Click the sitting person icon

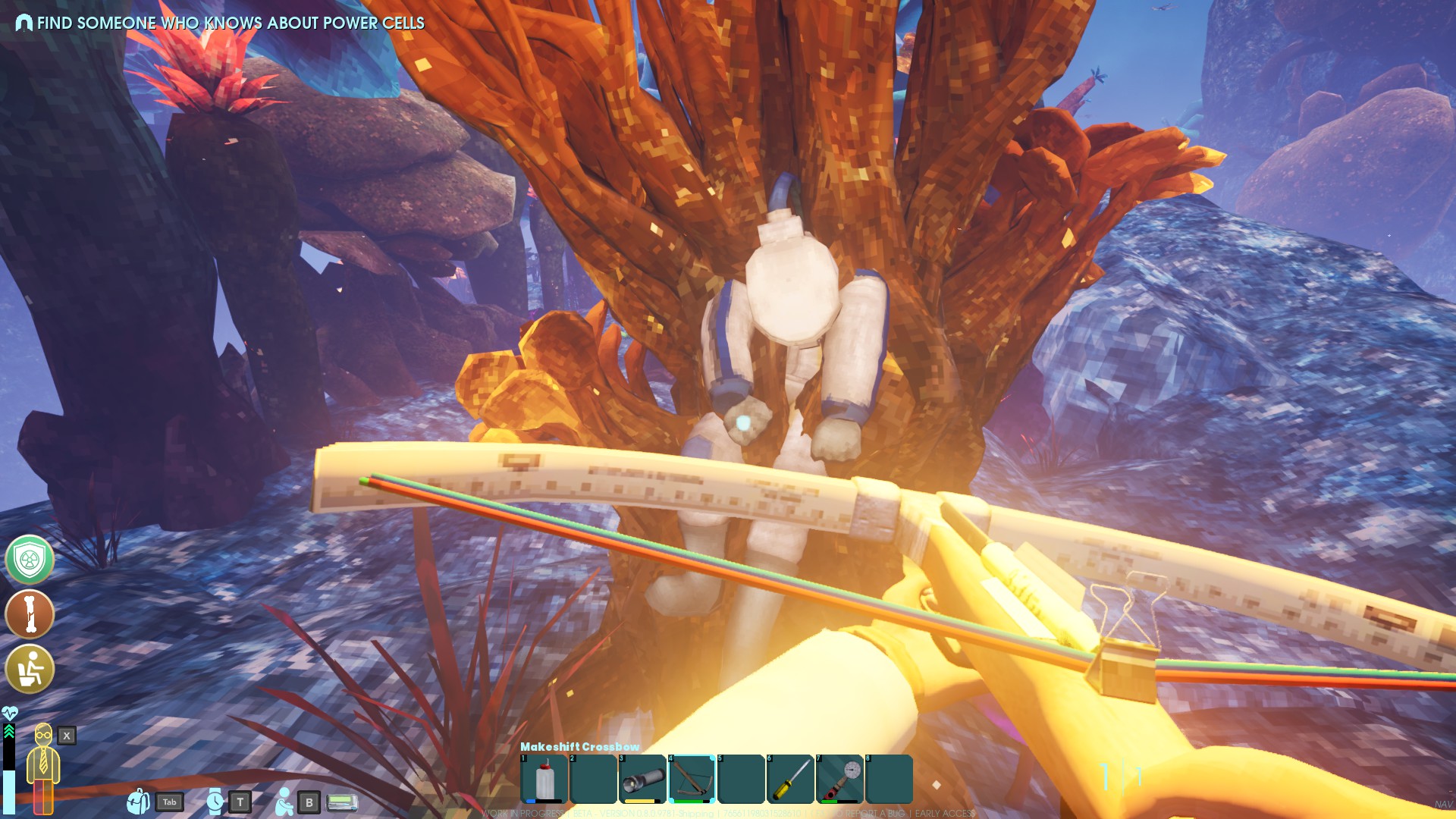pos(284,802)
